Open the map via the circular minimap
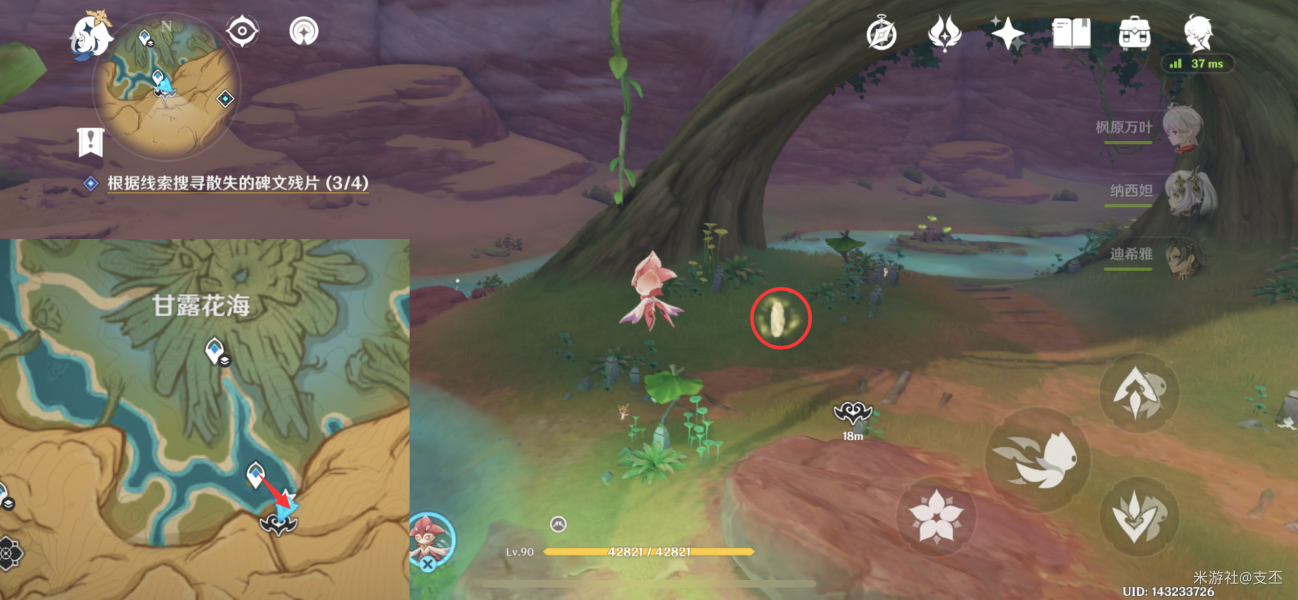Image resolution: width=1298 pixels, height=600 pixels. click(x=166, y=85)
